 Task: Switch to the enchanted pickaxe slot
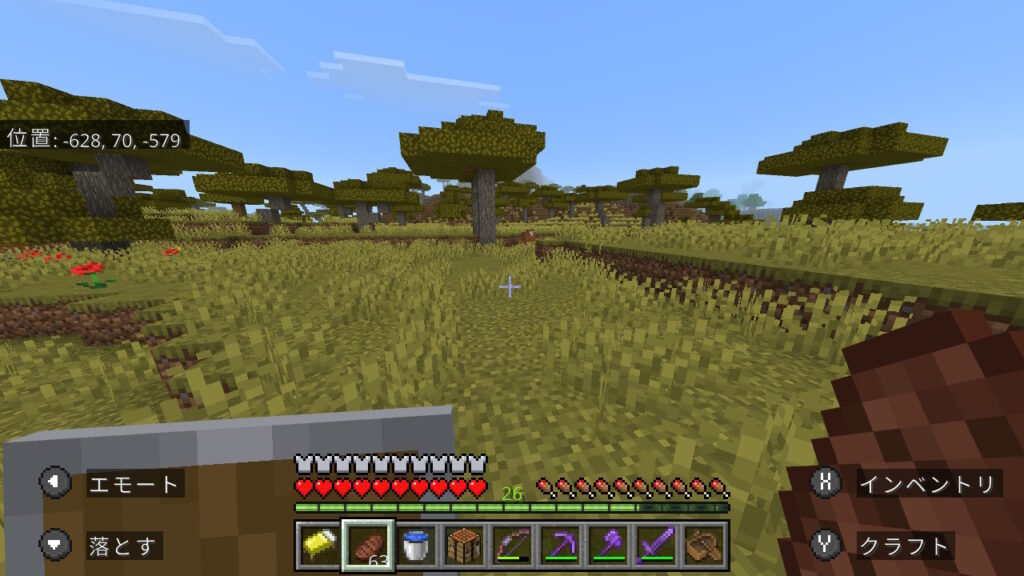point(560,546)
